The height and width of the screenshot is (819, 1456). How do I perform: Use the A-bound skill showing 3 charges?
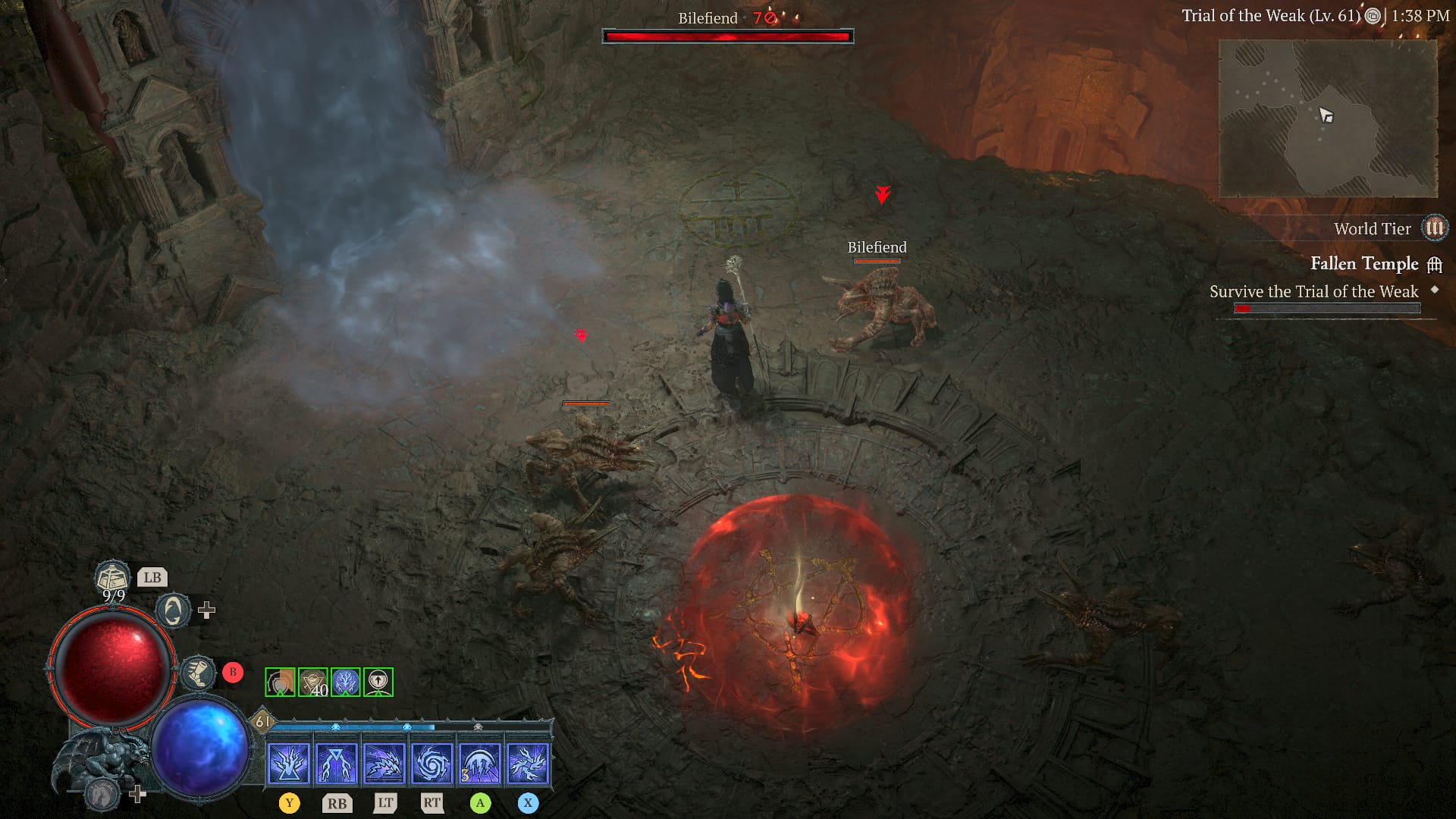tap(482, 762)
